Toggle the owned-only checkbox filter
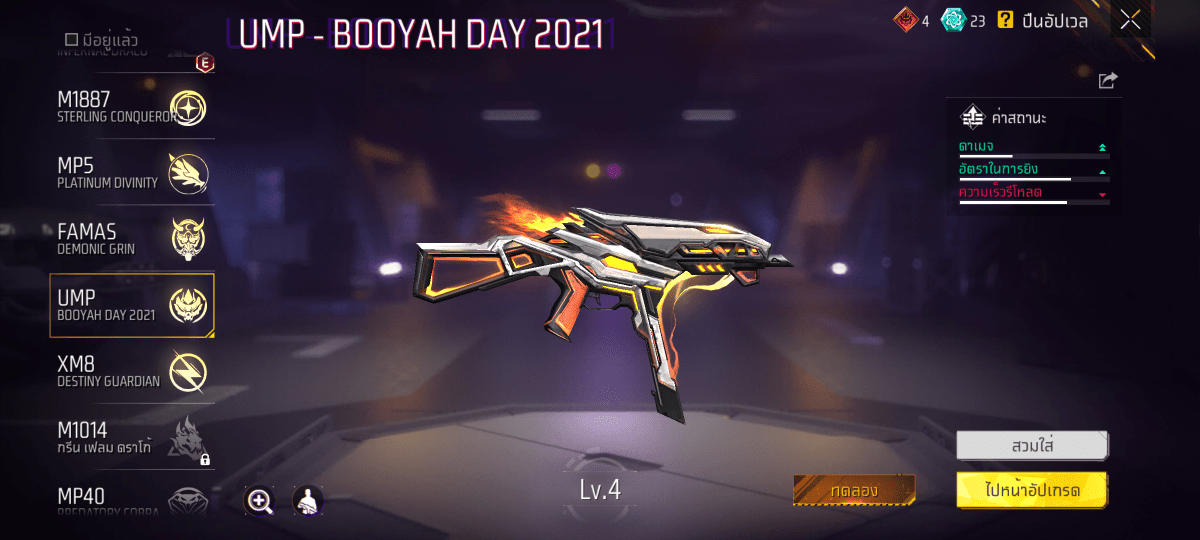The width and height of the screenshot is (1200, 540). click(71, 39)
